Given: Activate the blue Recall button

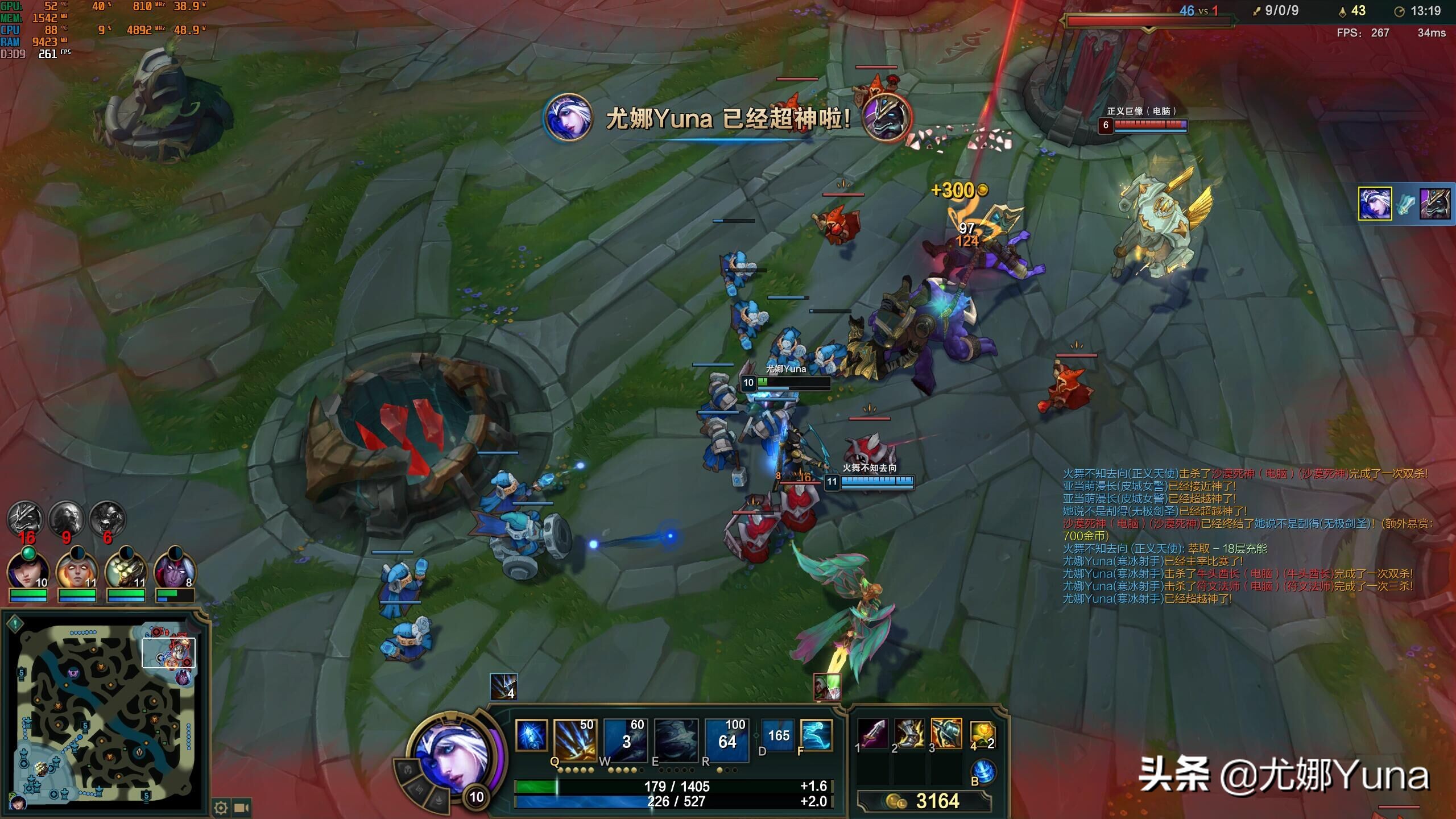Looking at the screenshot, I should (983, 772).
